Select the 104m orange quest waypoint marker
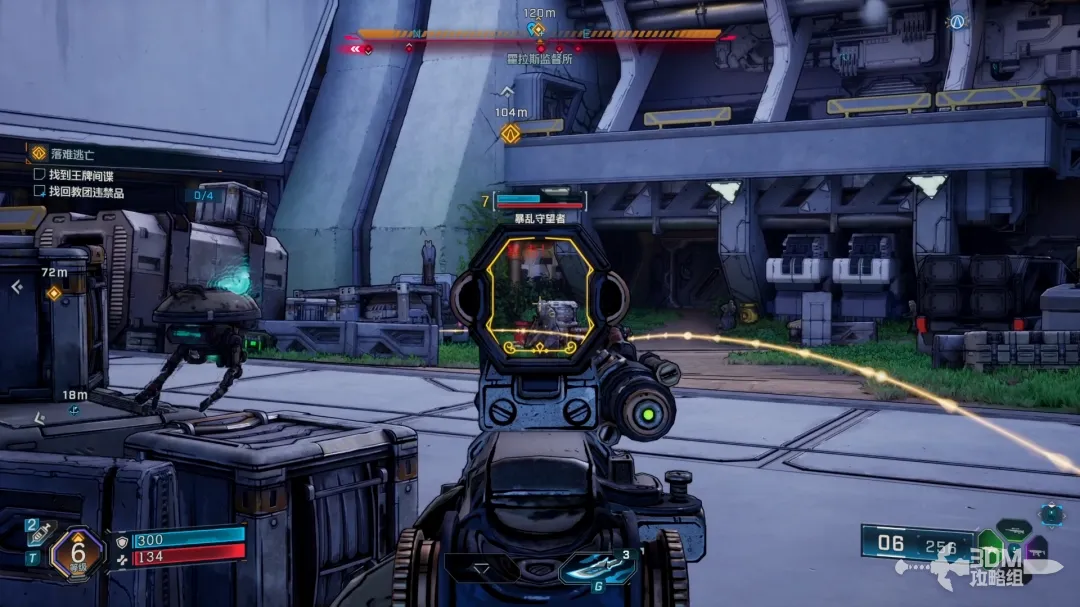 (x=511, y=134)
